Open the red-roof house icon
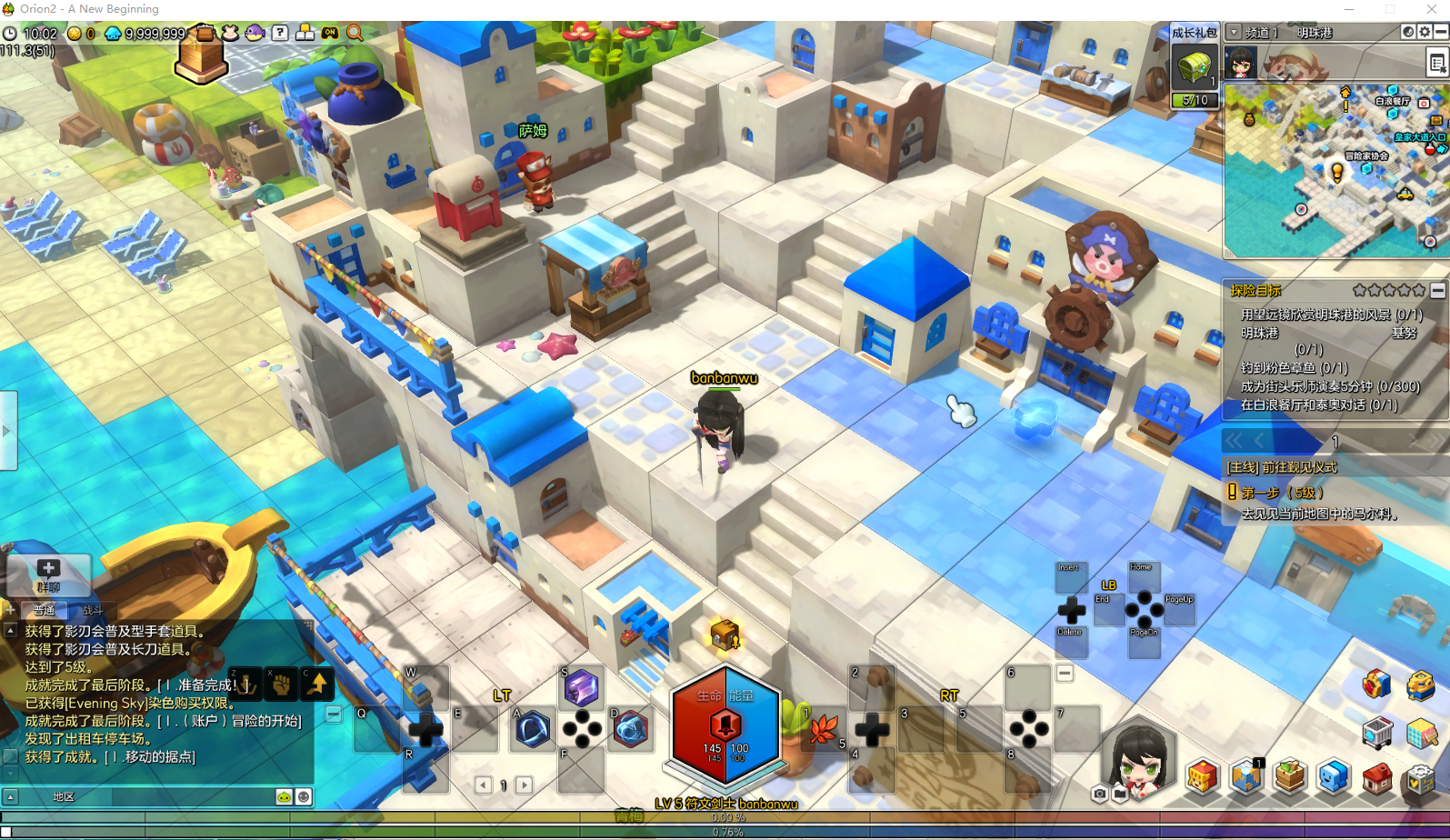 point(1376,778)
